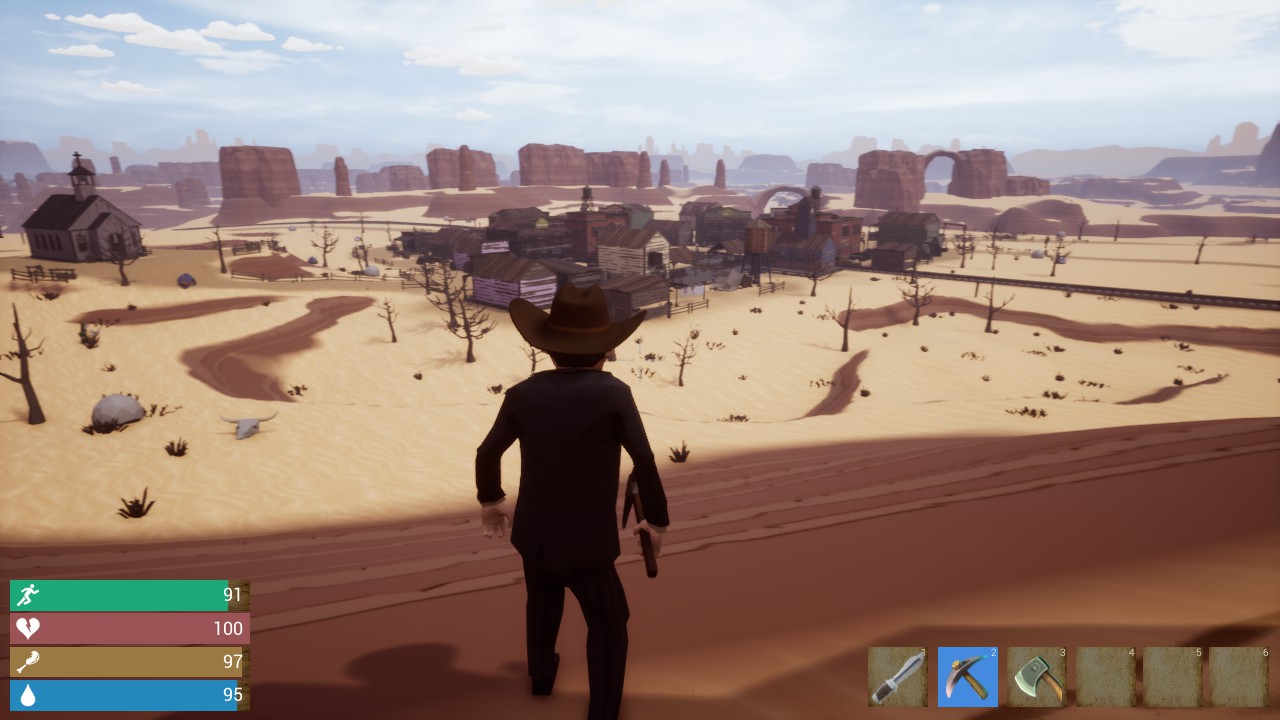Click the broken-heart health icon

pyautogui.click(x=27, y=628)
